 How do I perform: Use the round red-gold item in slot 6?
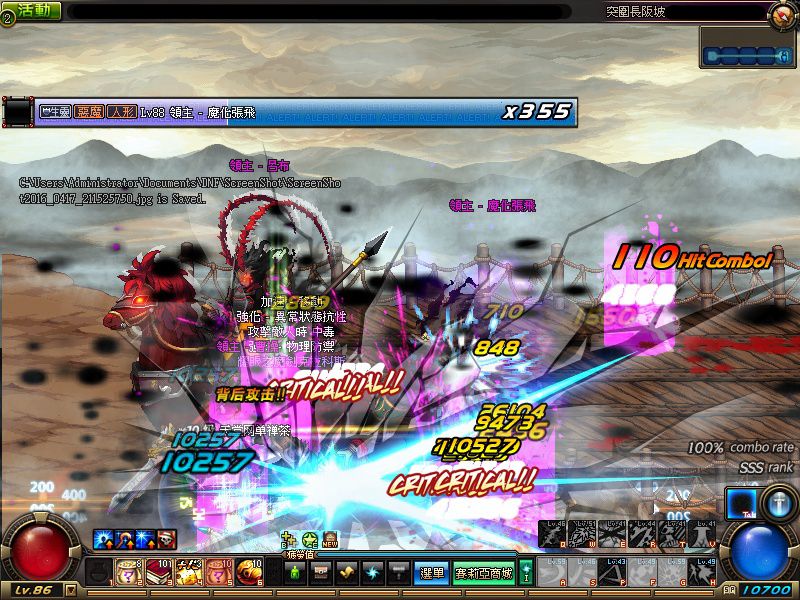247,573
